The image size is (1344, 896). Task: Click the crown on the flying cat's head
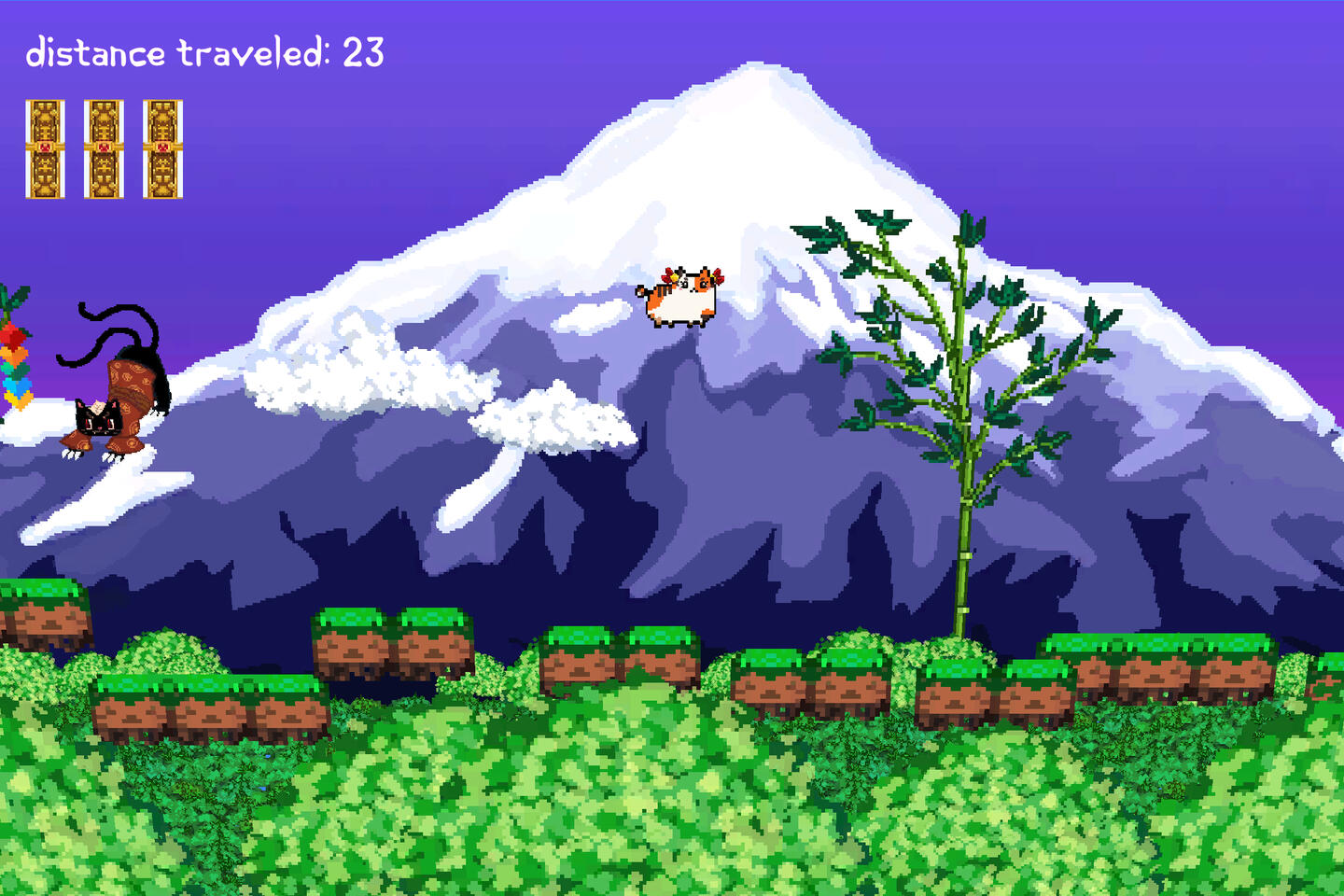674,277
